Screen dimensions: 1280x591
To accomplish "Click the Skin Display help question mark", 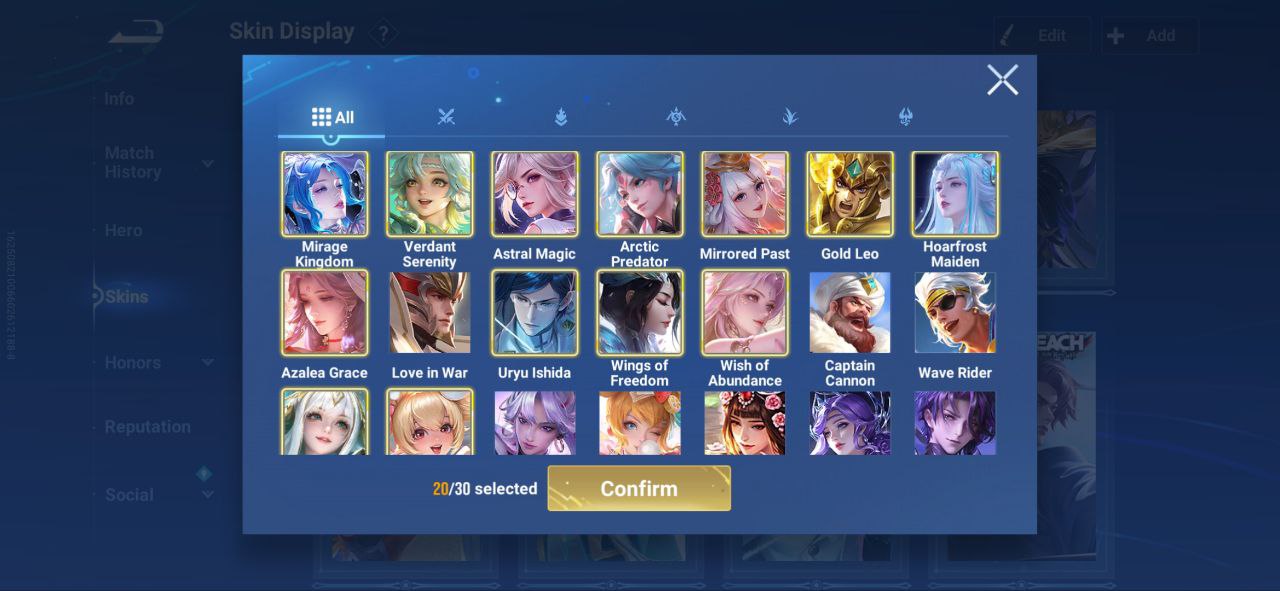I will [x=383, y=34].
